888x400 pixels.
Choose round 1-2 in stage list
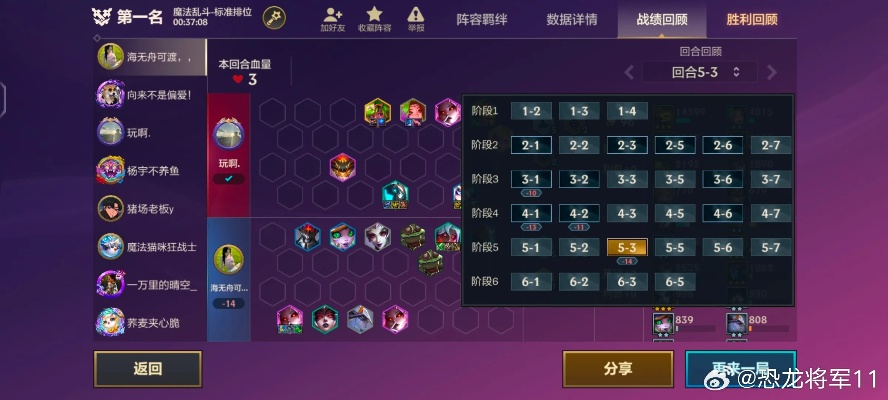click(531, 111)
